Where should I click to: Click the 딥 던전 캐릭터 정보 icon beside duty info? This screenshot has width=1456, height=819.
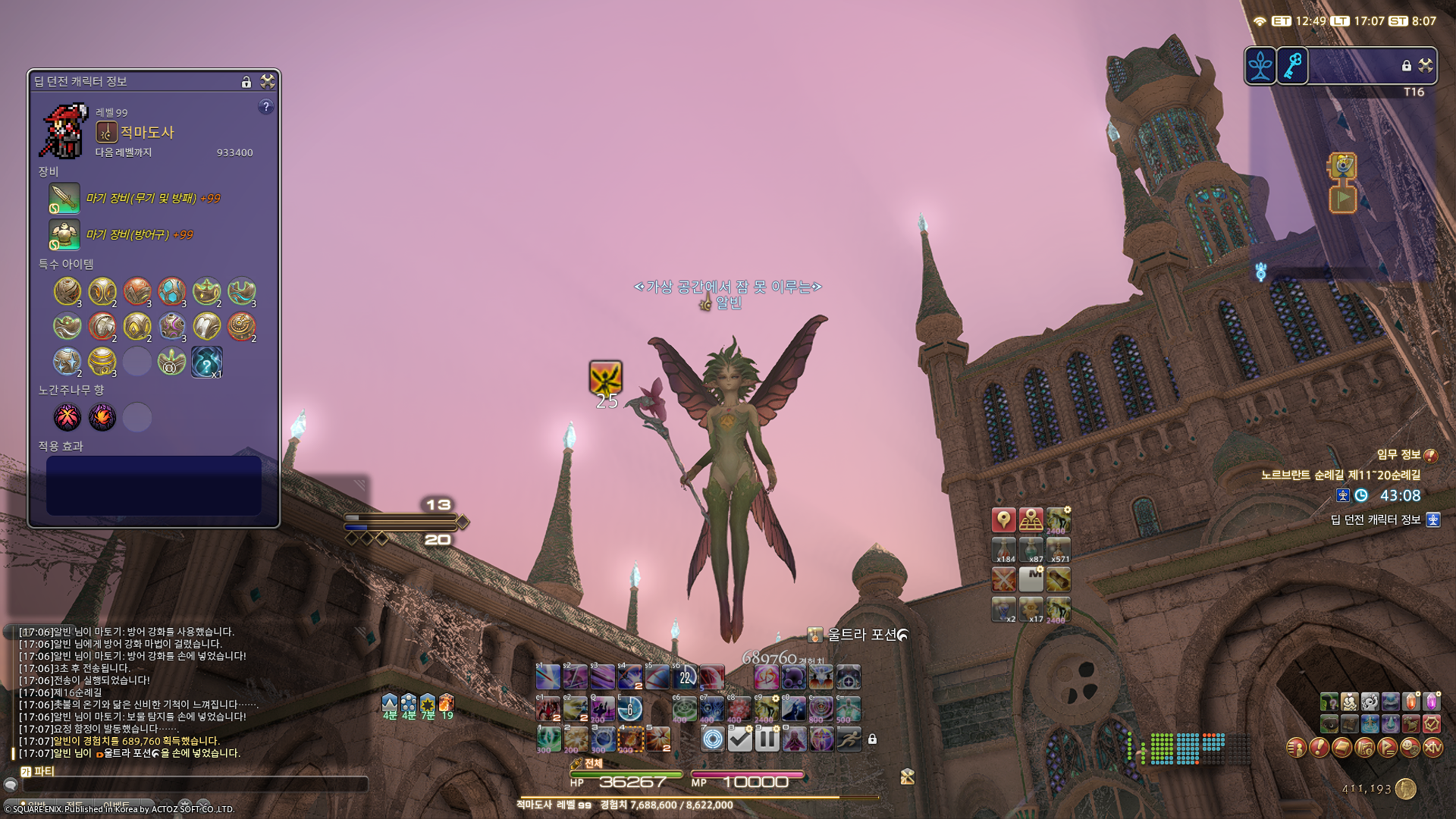pos(1432,521)
